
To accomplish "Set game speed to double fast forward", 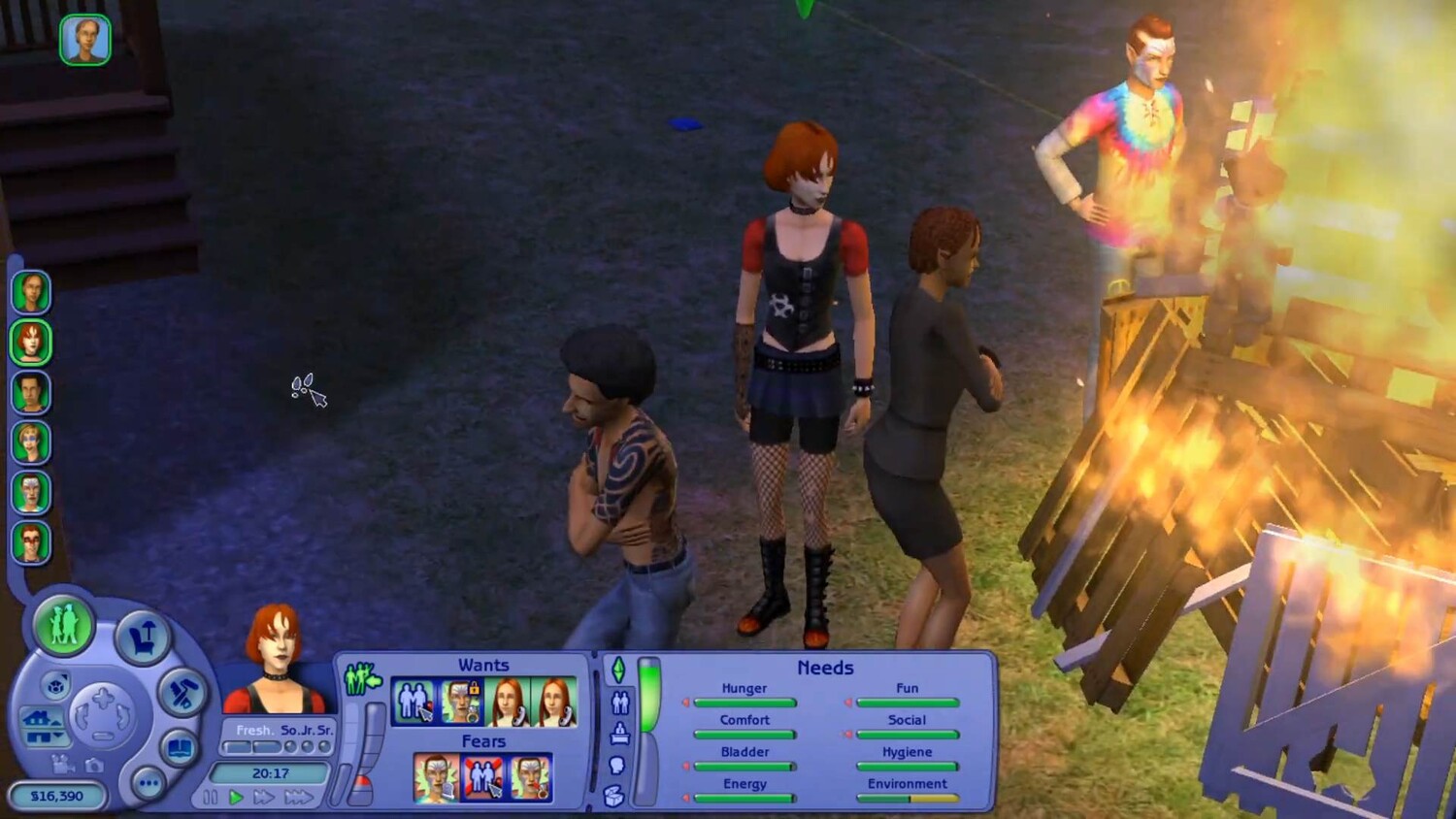I will [263, 798].
